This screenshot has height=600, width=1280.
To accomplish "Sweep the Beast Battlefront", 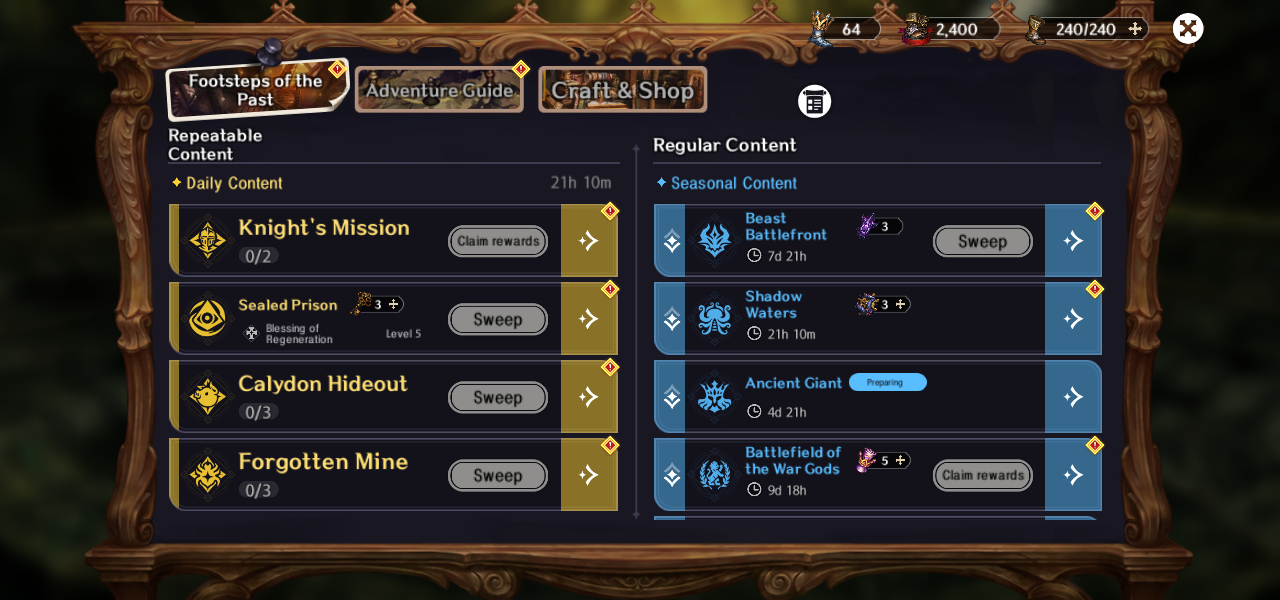I will point(982,241).
